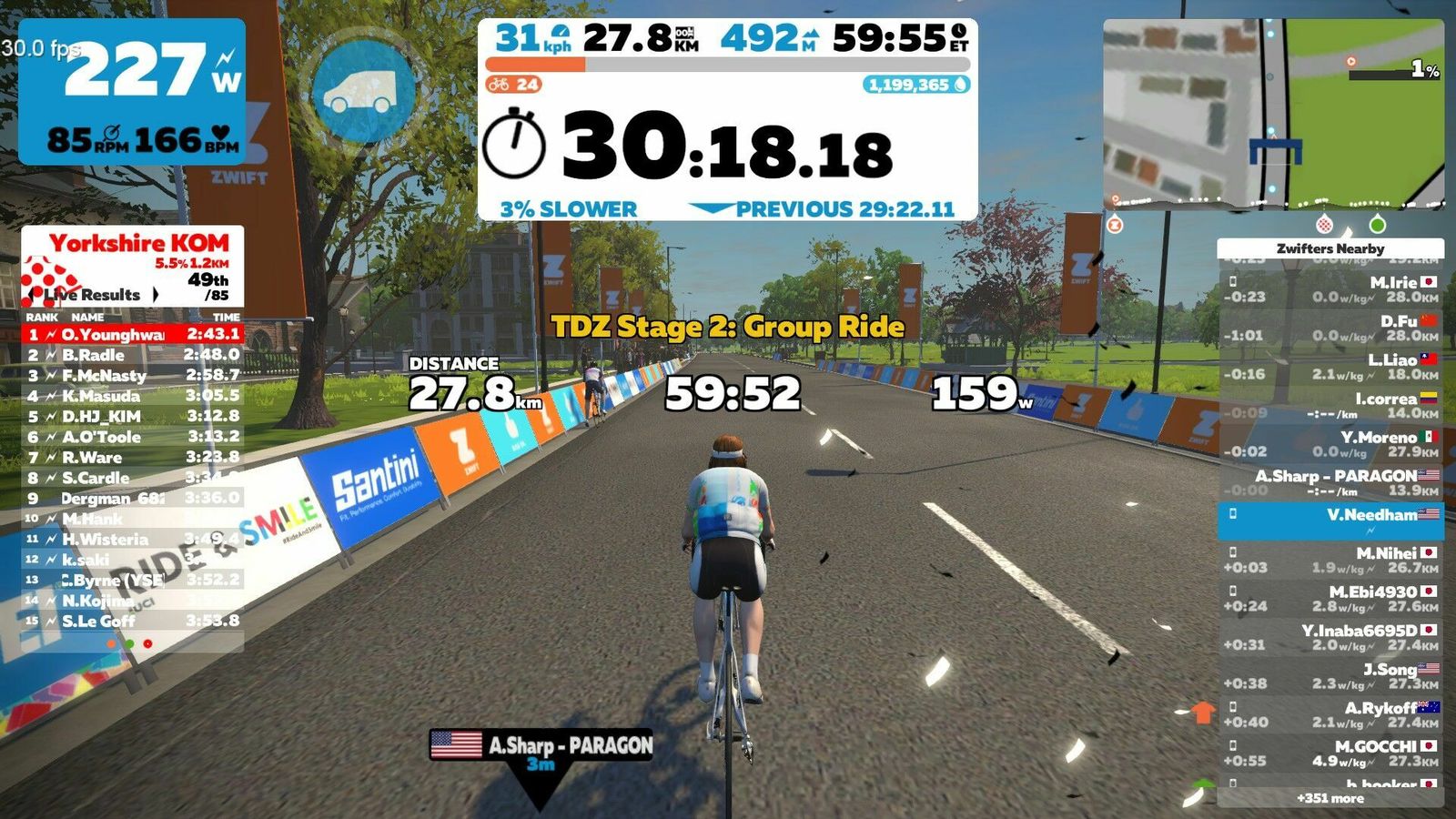Select M.GOCCHI rider row
This screenshot has height=819, width=1456.
point(1330,753)
